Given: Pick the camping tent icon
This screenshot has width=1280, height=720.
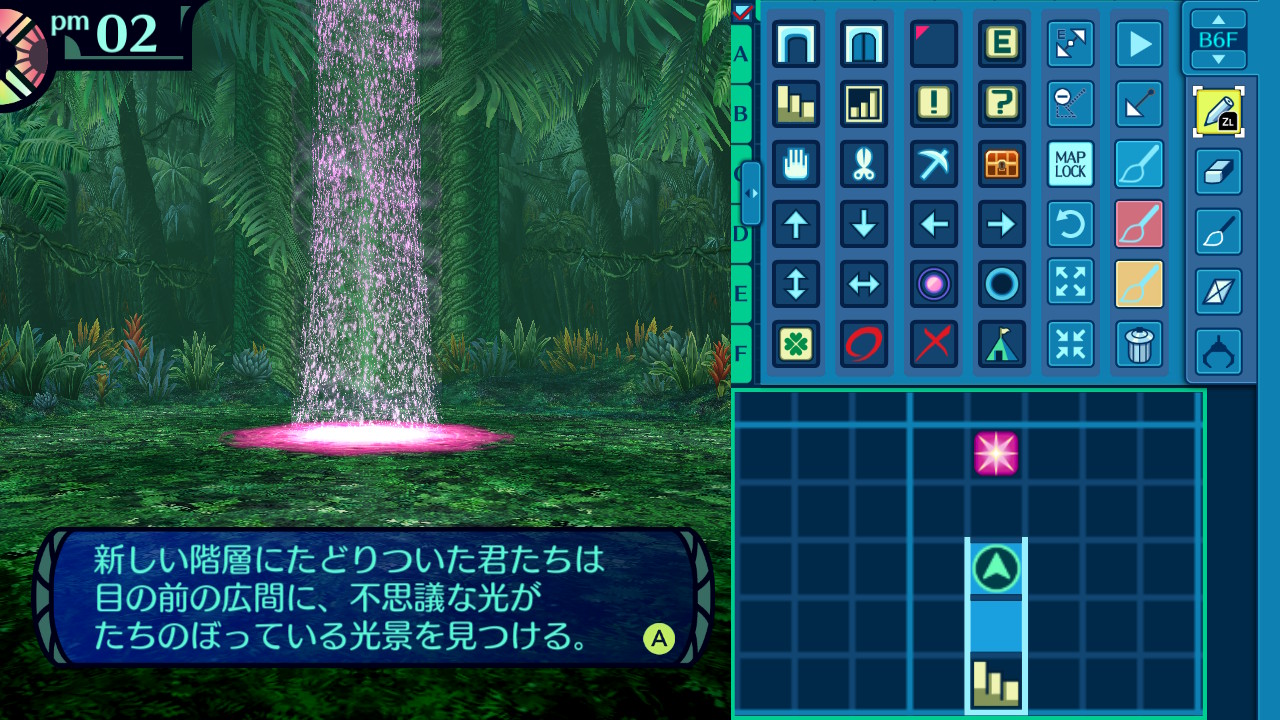Looking at the screenshot, I should (x=1001, y=344).
